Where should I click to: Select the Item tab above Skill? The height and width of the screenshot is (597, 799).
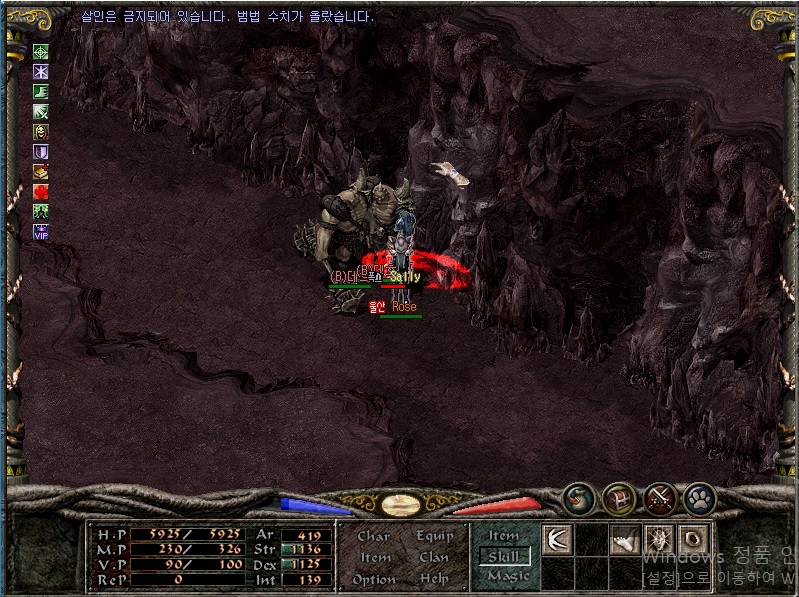(x=504, y=536)
